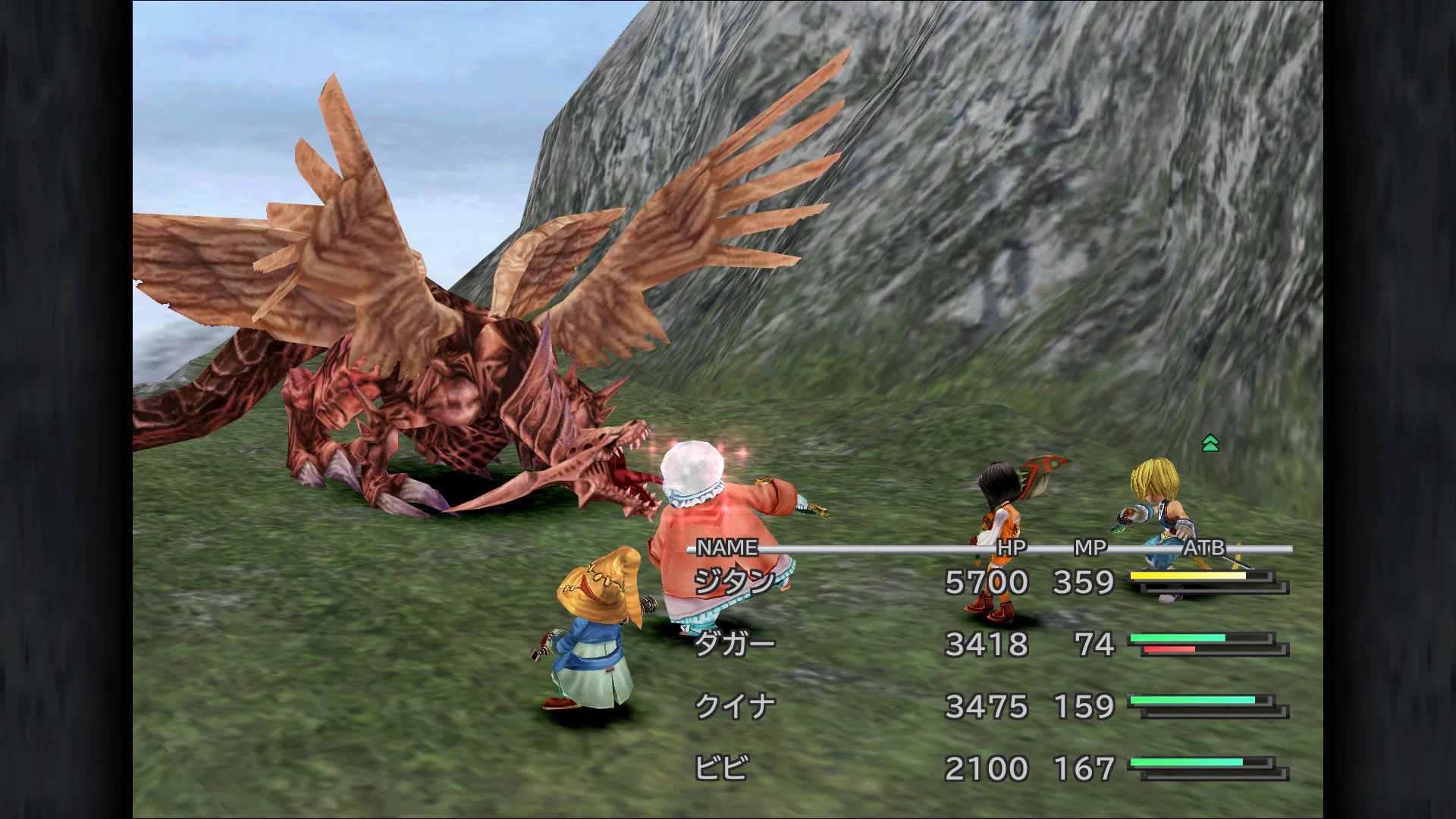Expand the MP column header

point(1090,545)
